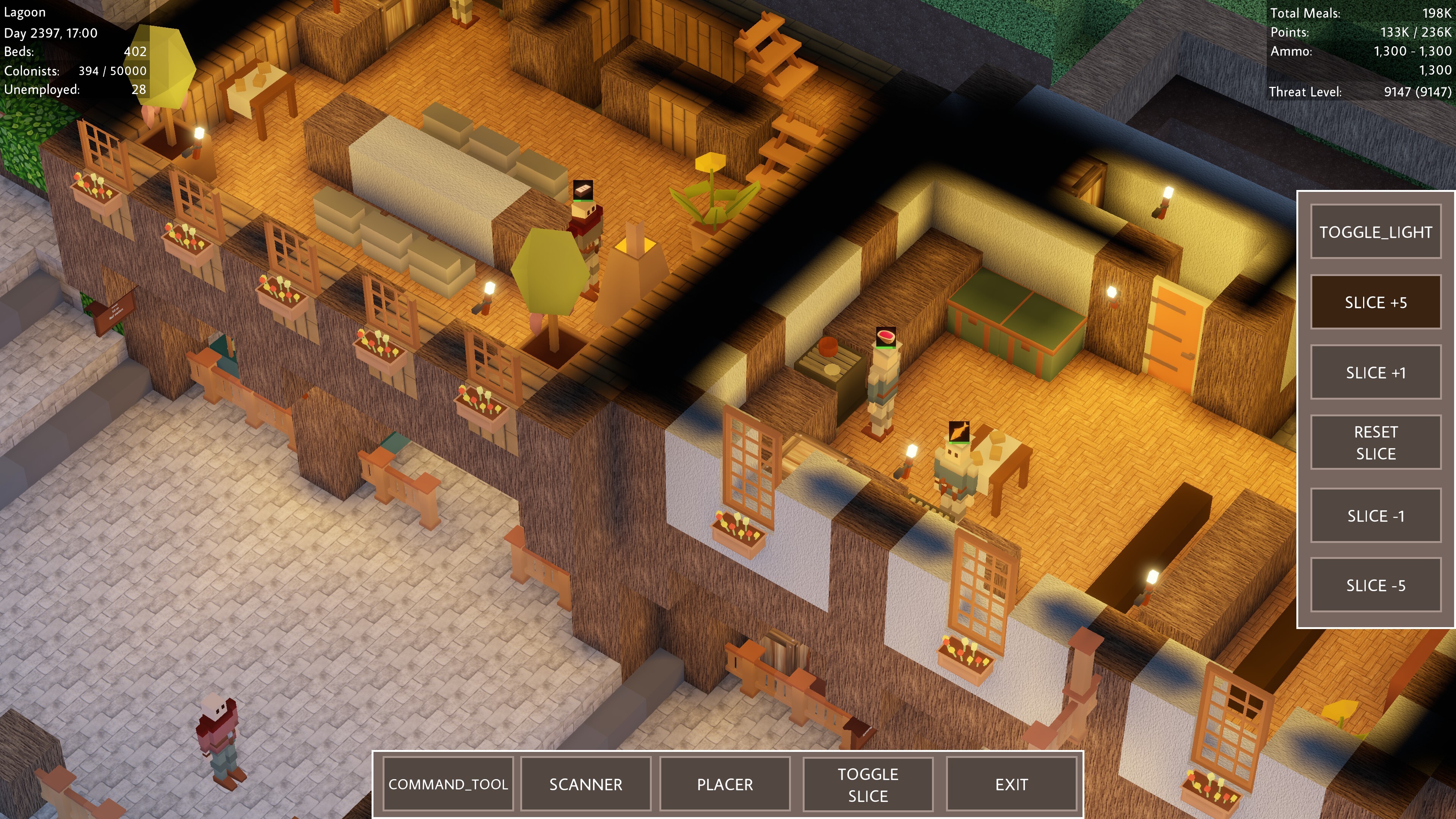
Task: Open the SCANNER tool
Action: click(x=585, y=784)
